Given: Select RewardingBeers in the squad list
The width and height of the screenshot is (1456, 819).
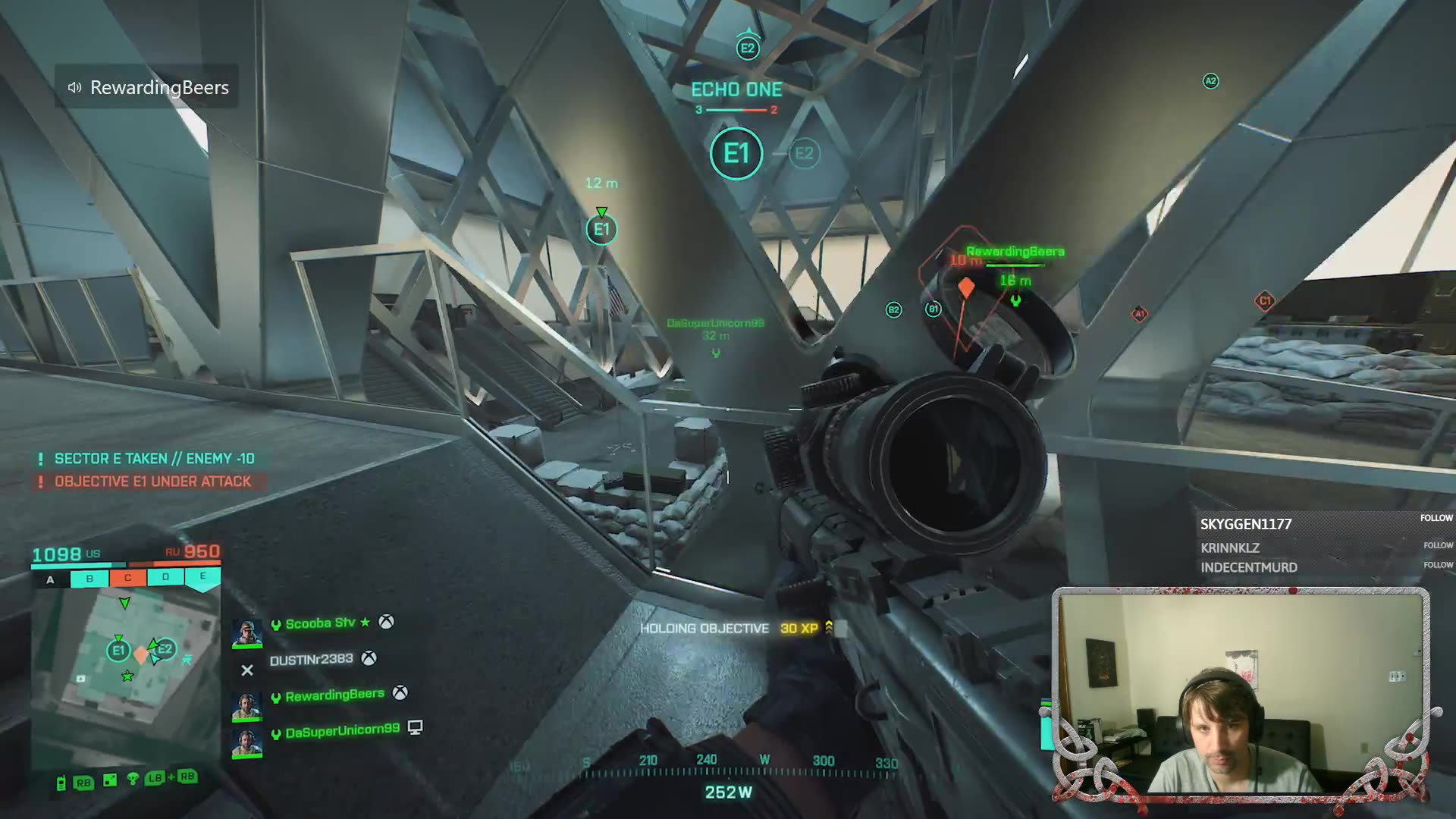Looking at the screenshot, I should [334, 695].
